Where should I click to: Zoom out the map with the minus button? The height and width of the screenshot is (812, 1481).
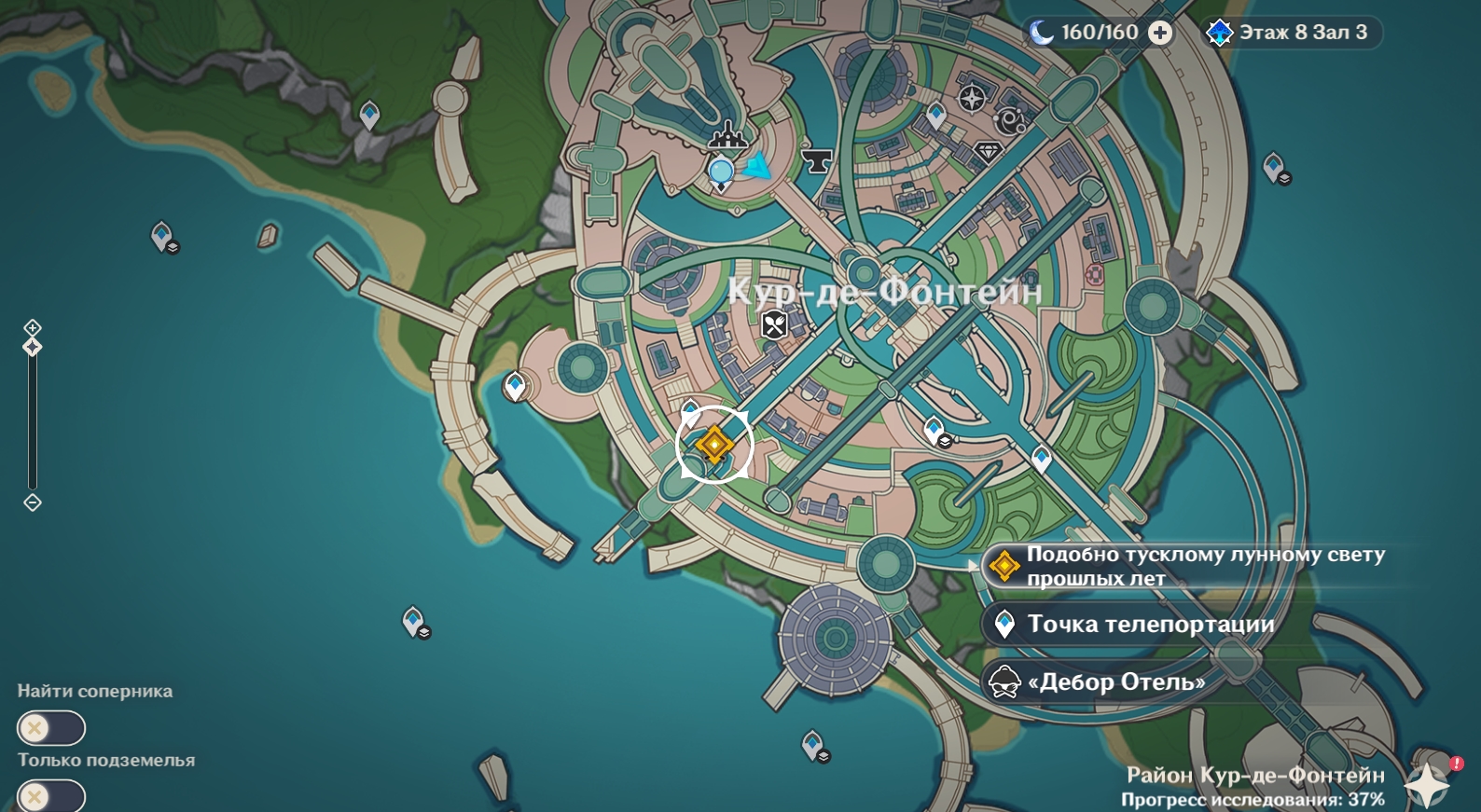pos(33,503)
